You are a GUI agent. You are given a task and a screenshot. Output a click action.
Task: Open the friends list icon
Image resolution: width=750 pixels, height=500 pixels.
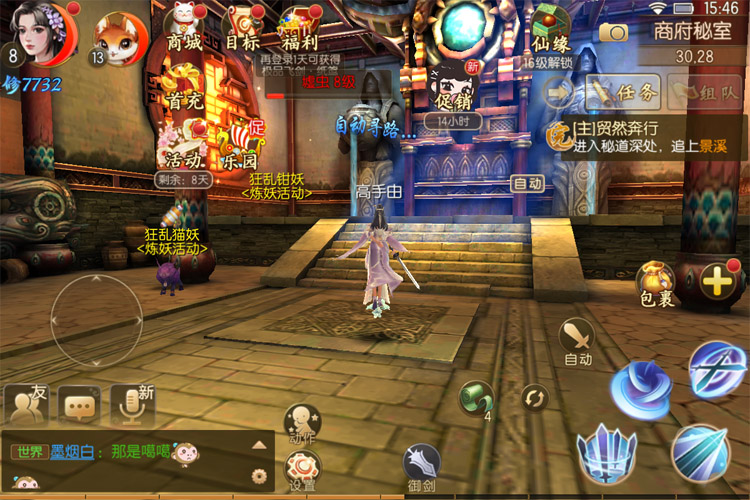coord(26,403)
